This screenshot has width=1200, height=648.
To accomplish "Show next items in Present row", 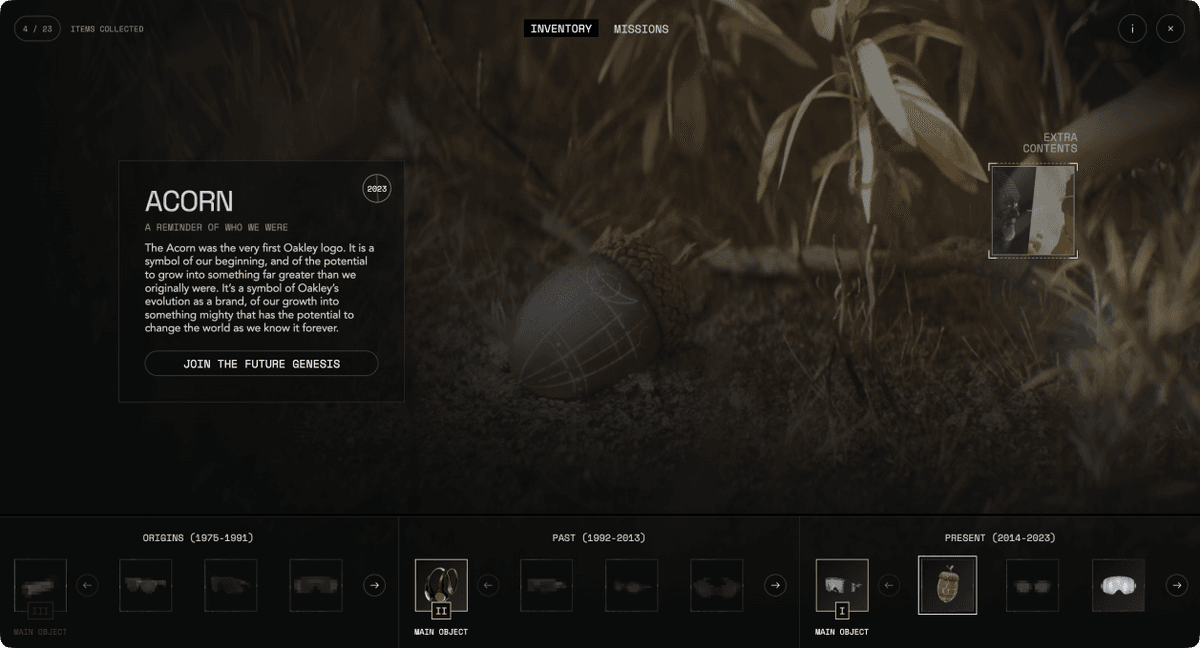I will [x=1176, y=585].
